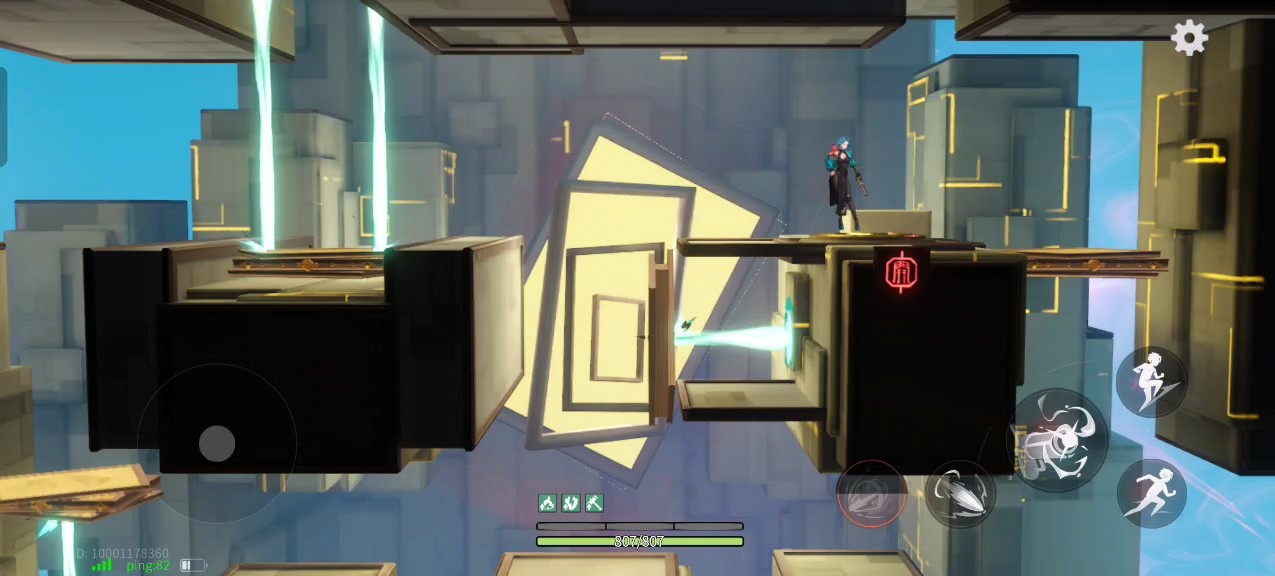Image resolution: width=1275 pixels, height=576 pixels.
Task: Tap the virtual joystick thumb
Action: [217, 443]
